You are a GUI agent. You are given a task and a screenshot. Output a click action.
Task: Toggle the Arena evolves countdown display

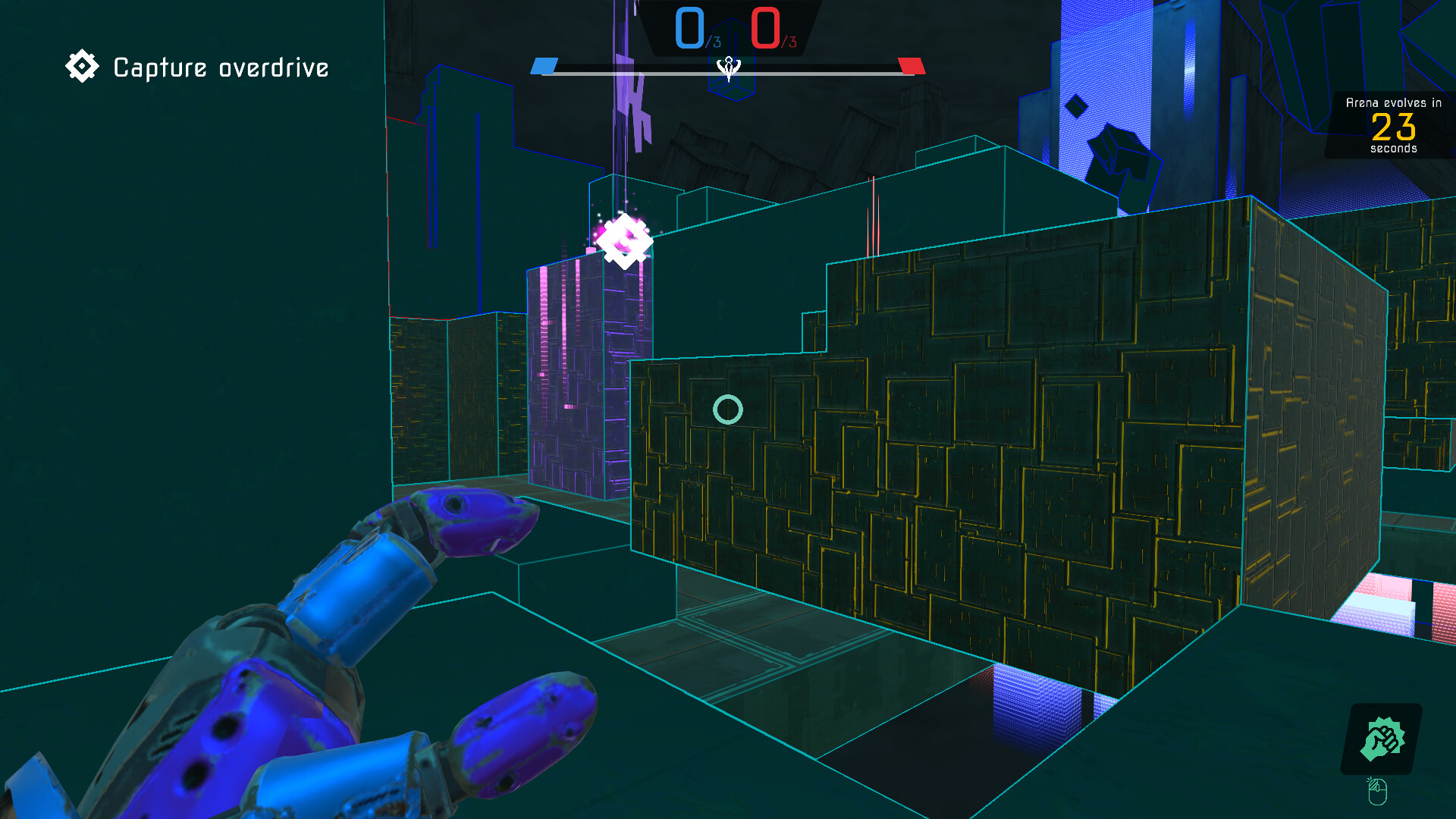1394,125
